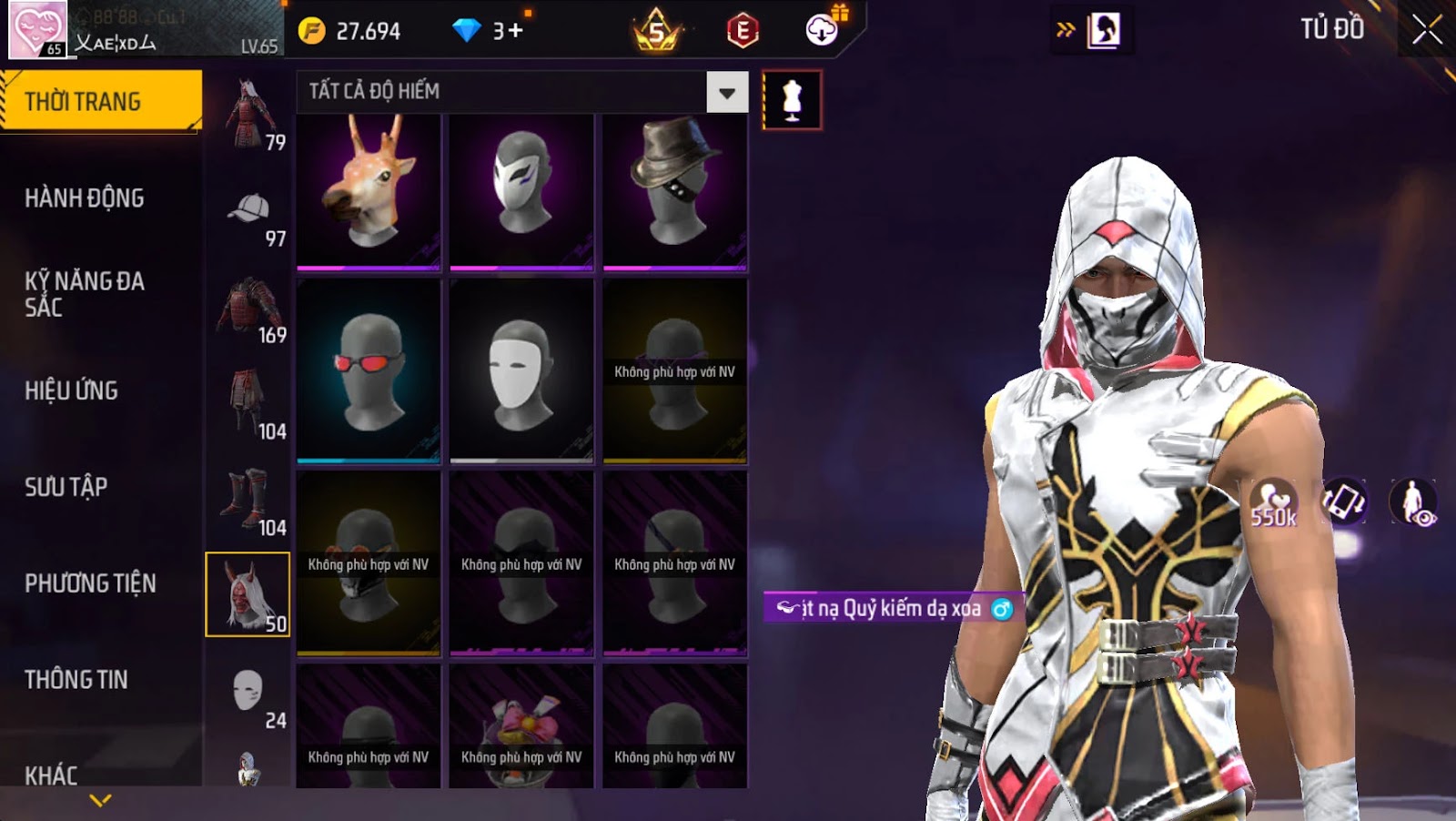Open the Sưu Tập tab
Screen dimensions: 1456x821
pos(66,487)
